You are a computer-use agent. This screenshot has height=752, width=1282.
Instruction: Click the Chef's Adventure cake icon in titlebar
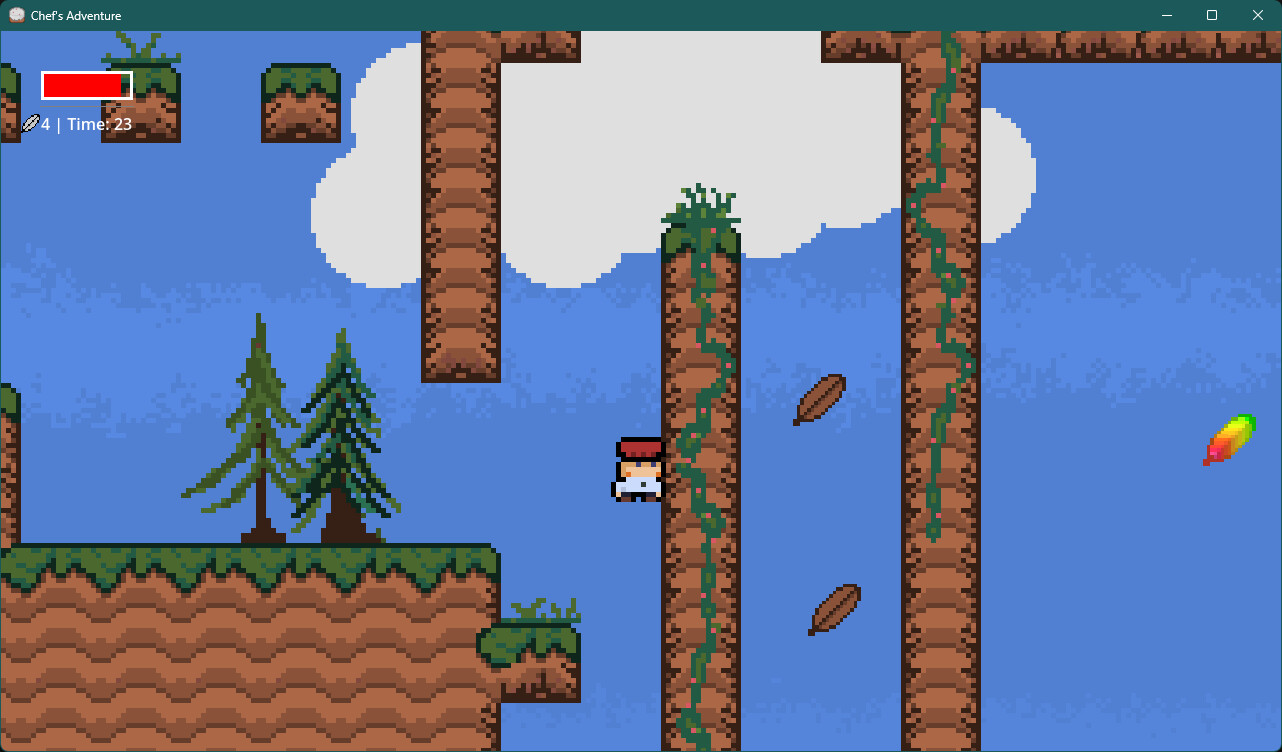pos(15,15)
